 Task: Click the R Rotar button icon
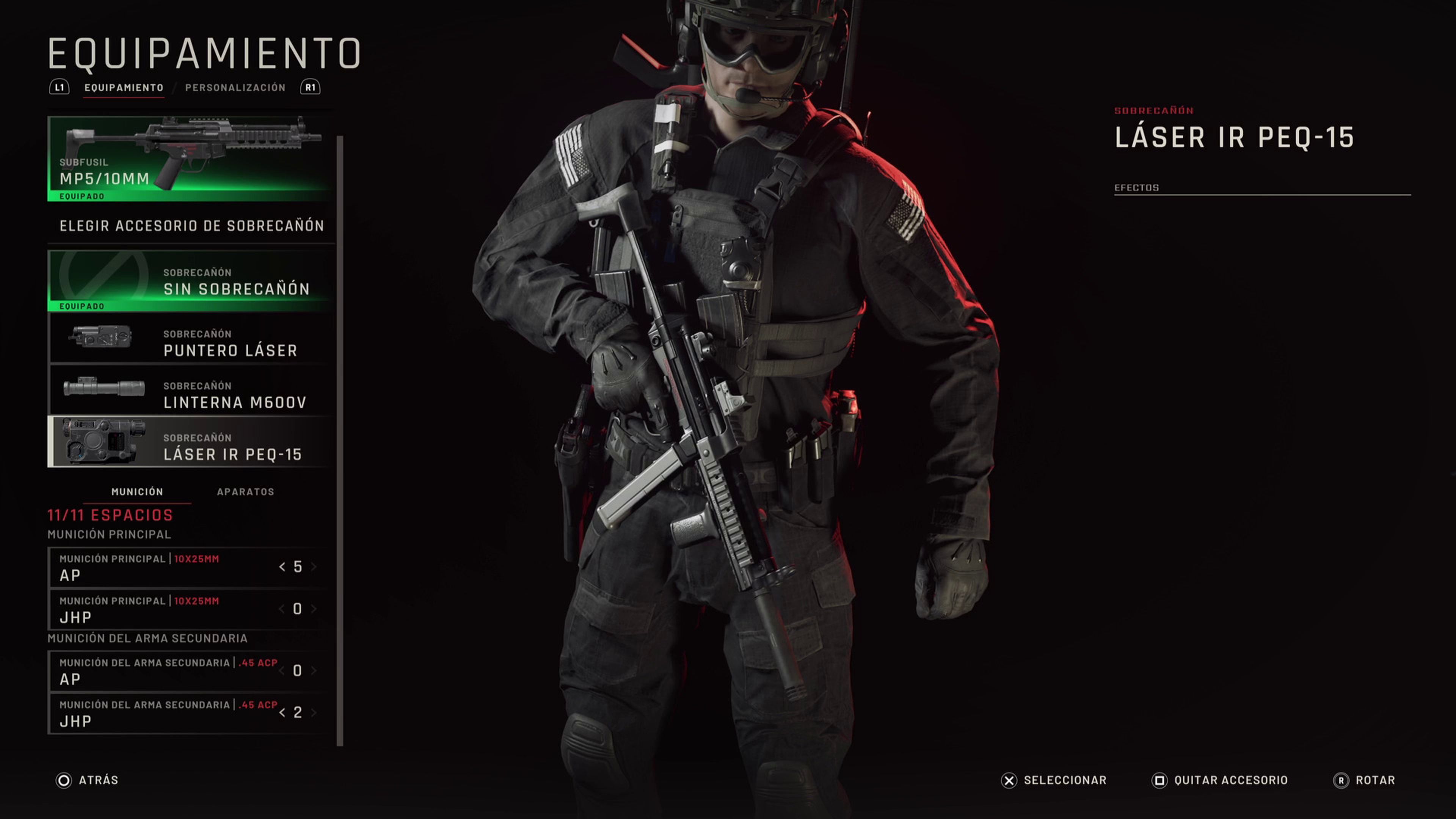[x=1341, y=780]
